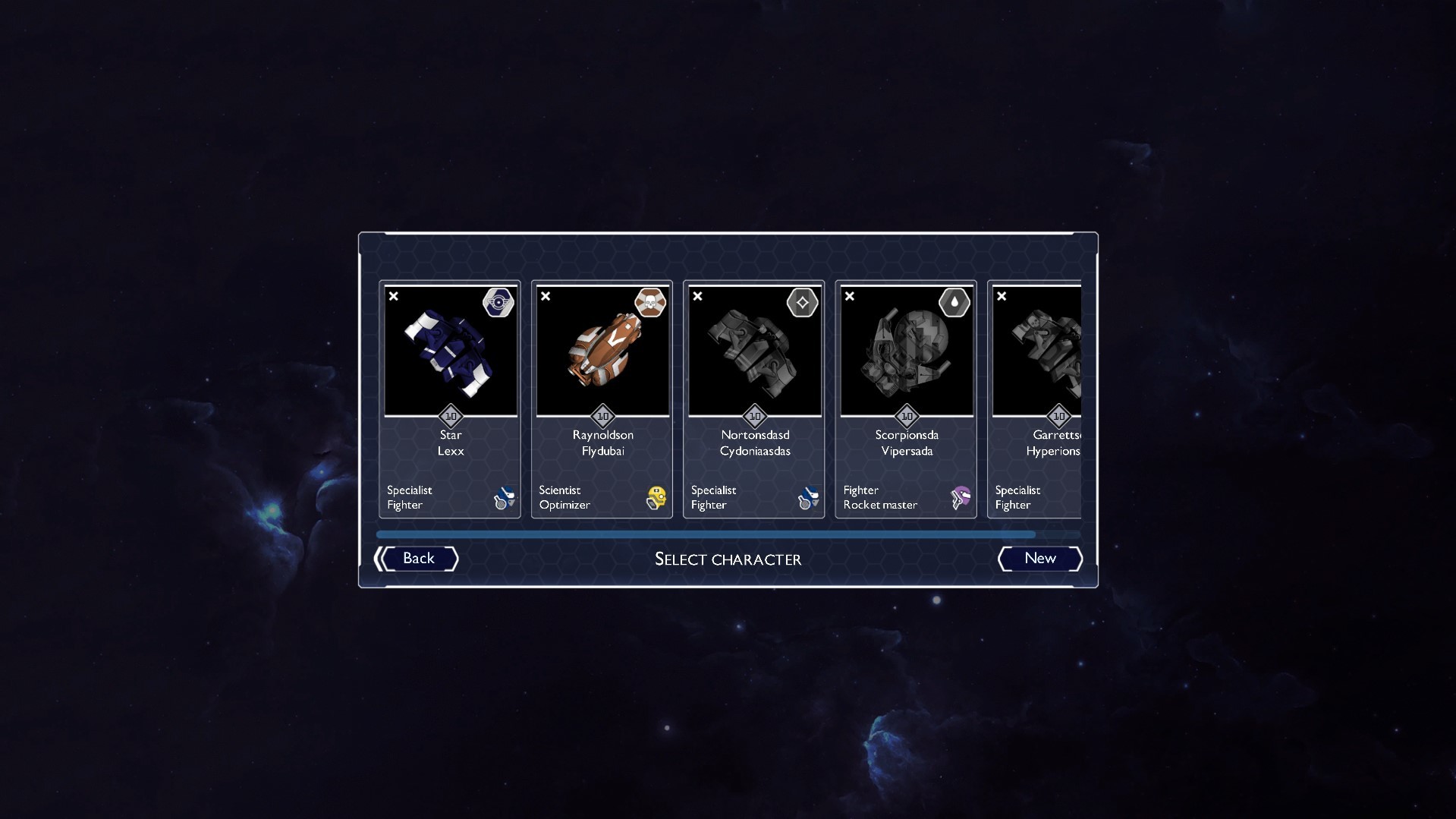Click the skull faction emblem on Raynoldson Flydubai card
The height and width of the screenshot is (819, 1456).
(651, 302)
